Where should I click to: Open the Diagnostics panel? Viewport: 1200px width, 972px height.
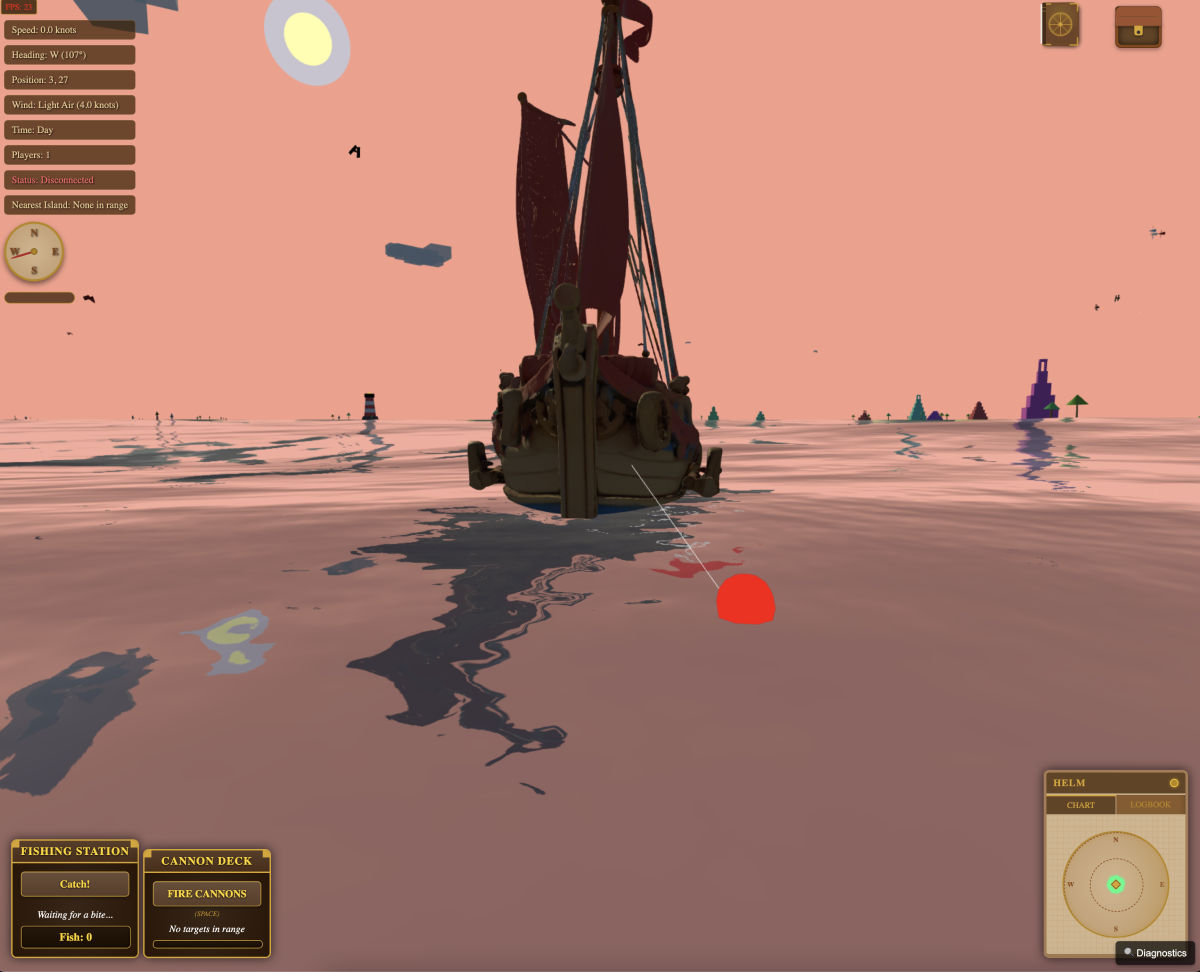(1155, 953)
